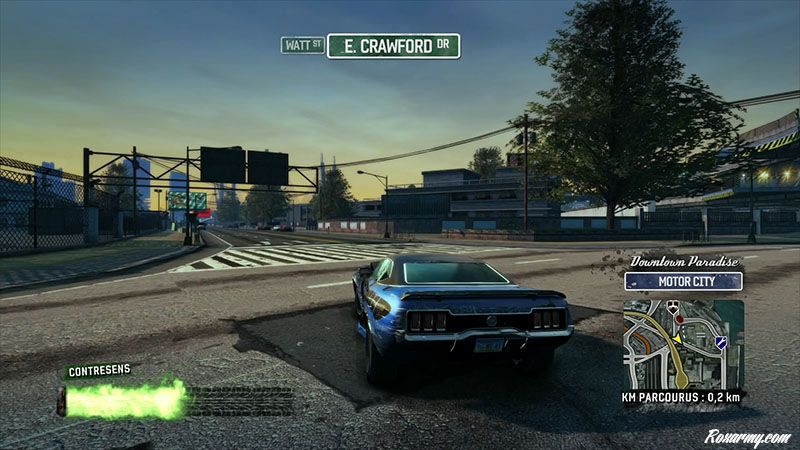Select the dark red circle minimap marker

click(x=678, y=318)
